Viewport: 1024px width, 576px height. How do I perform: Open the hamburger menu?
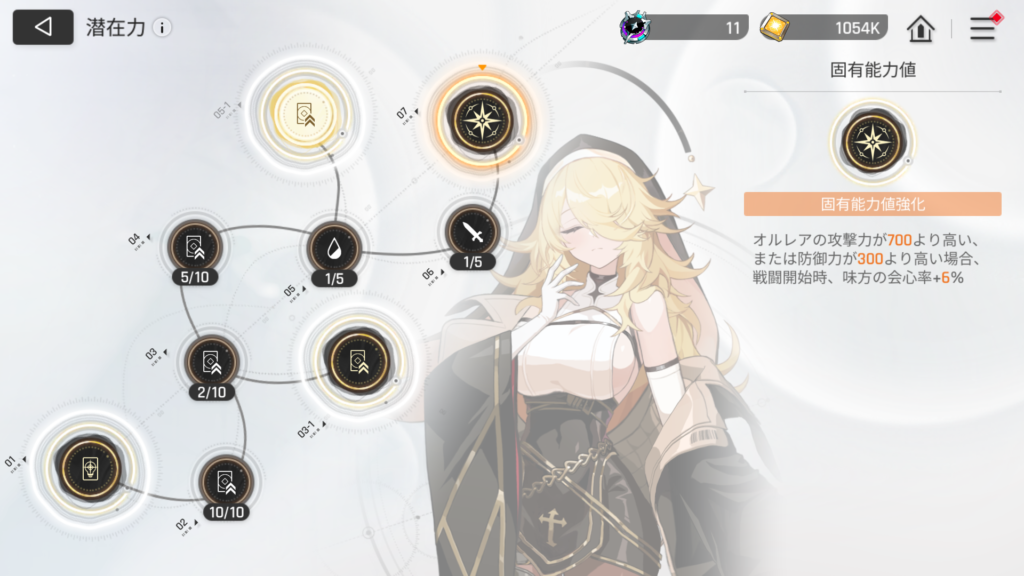983,28
